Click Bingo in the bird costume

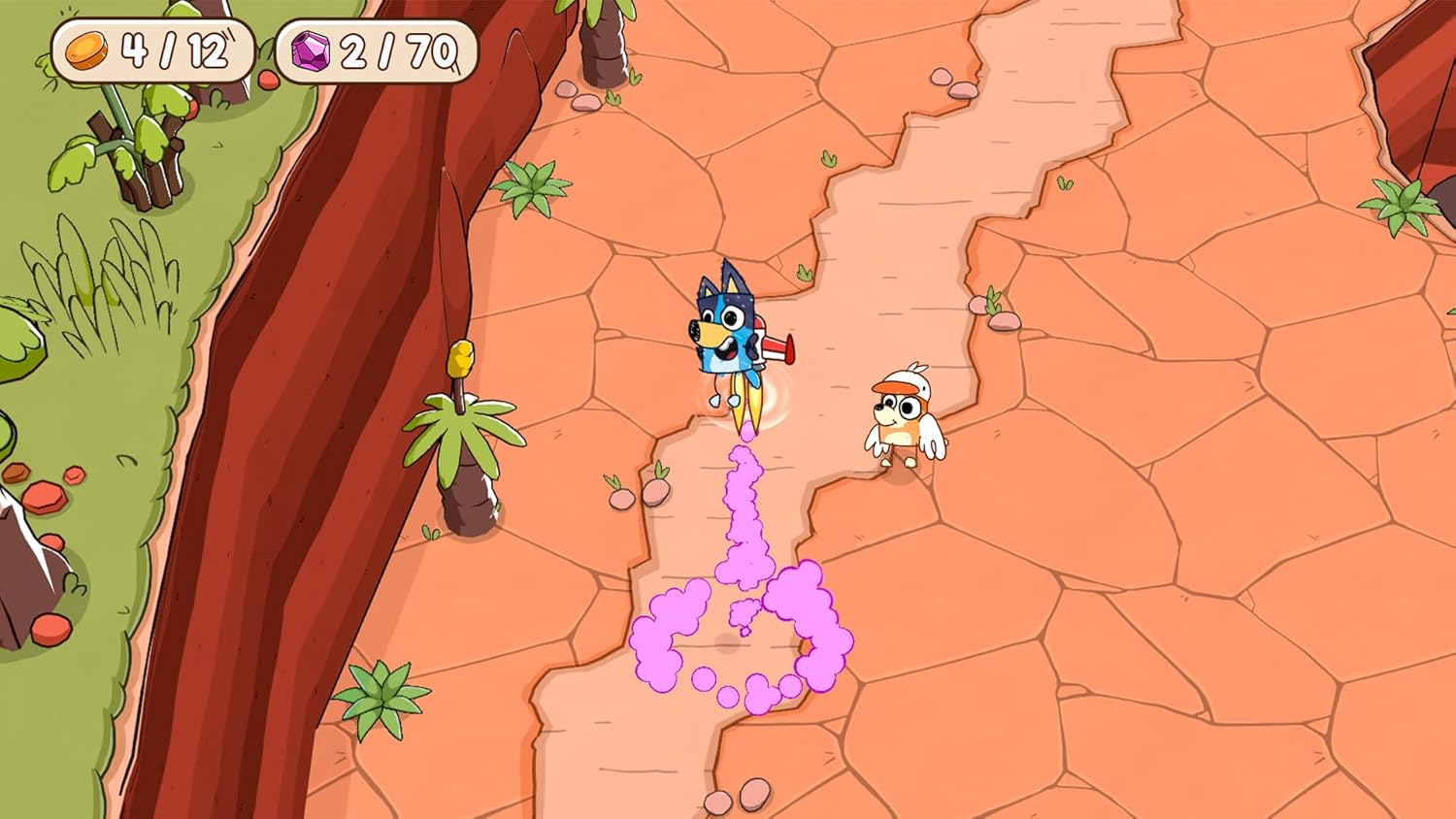[903, 417]
